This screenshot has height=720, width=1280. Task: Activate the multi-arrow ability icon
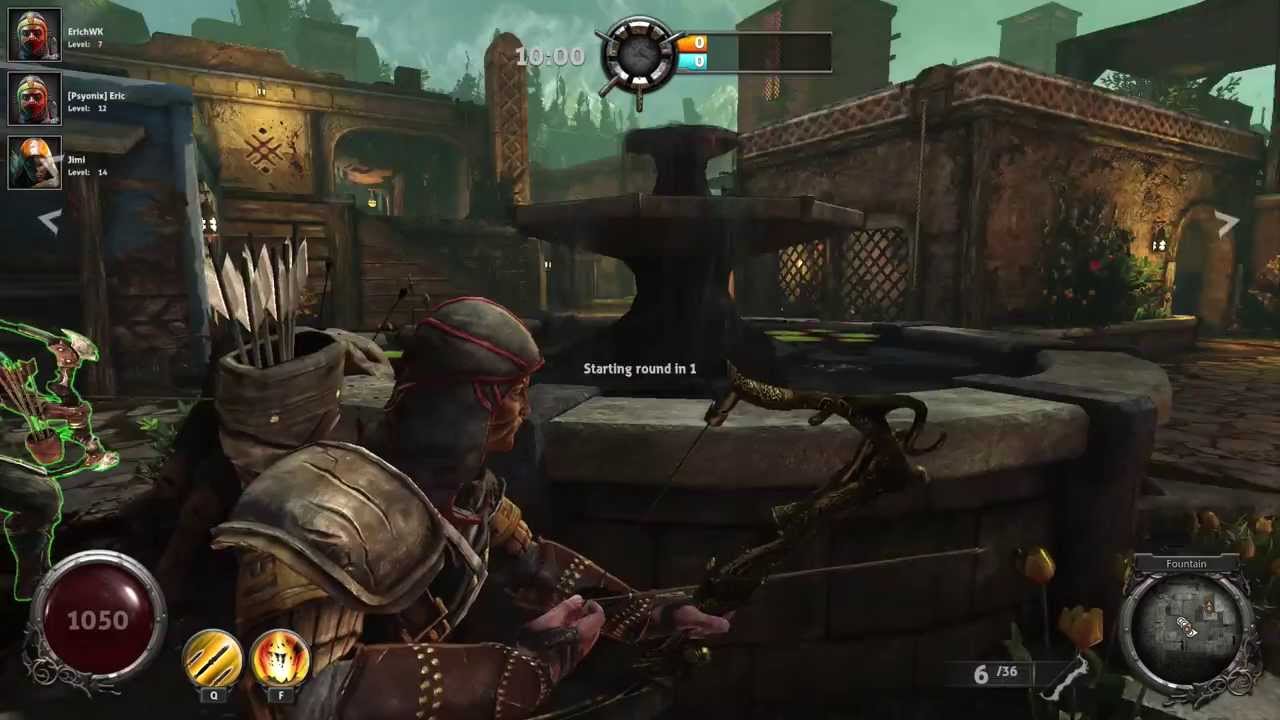212,658
